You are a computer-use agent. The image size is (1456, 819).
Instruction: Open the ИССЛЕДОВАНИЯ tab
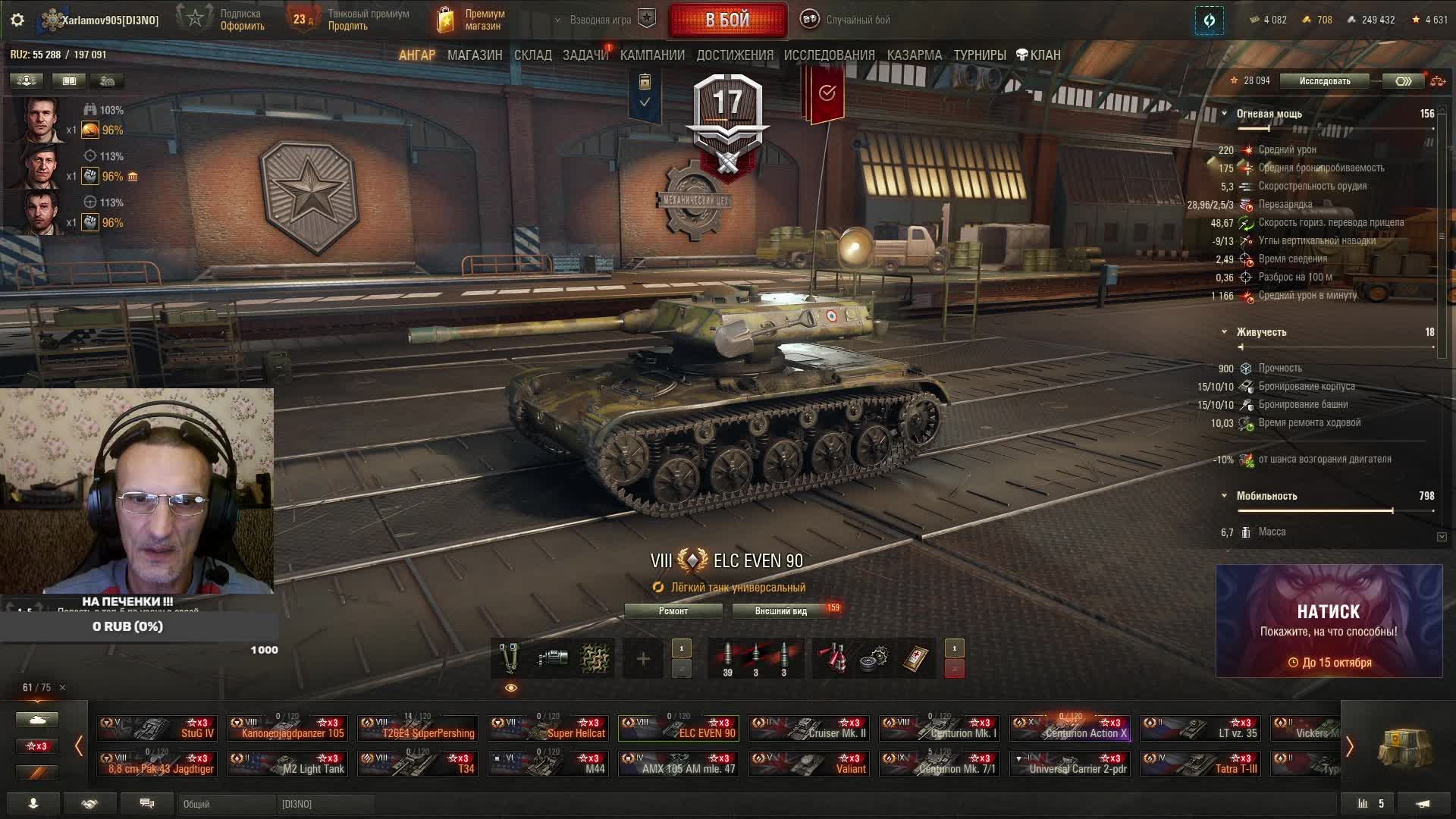[x=829, y=55]
